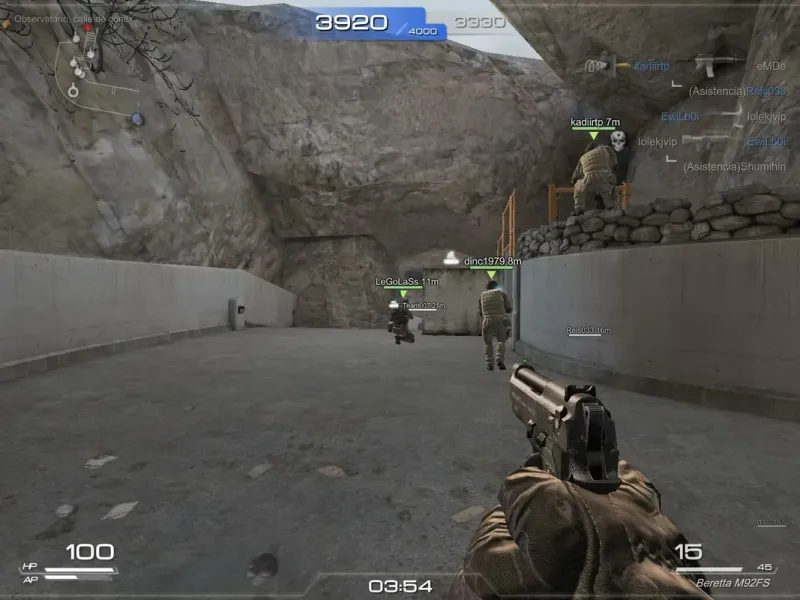Viewport: 800px width, 600px height.
Task: Select the LeGoLaSs 11m teammate name tag
Action: 407,282
